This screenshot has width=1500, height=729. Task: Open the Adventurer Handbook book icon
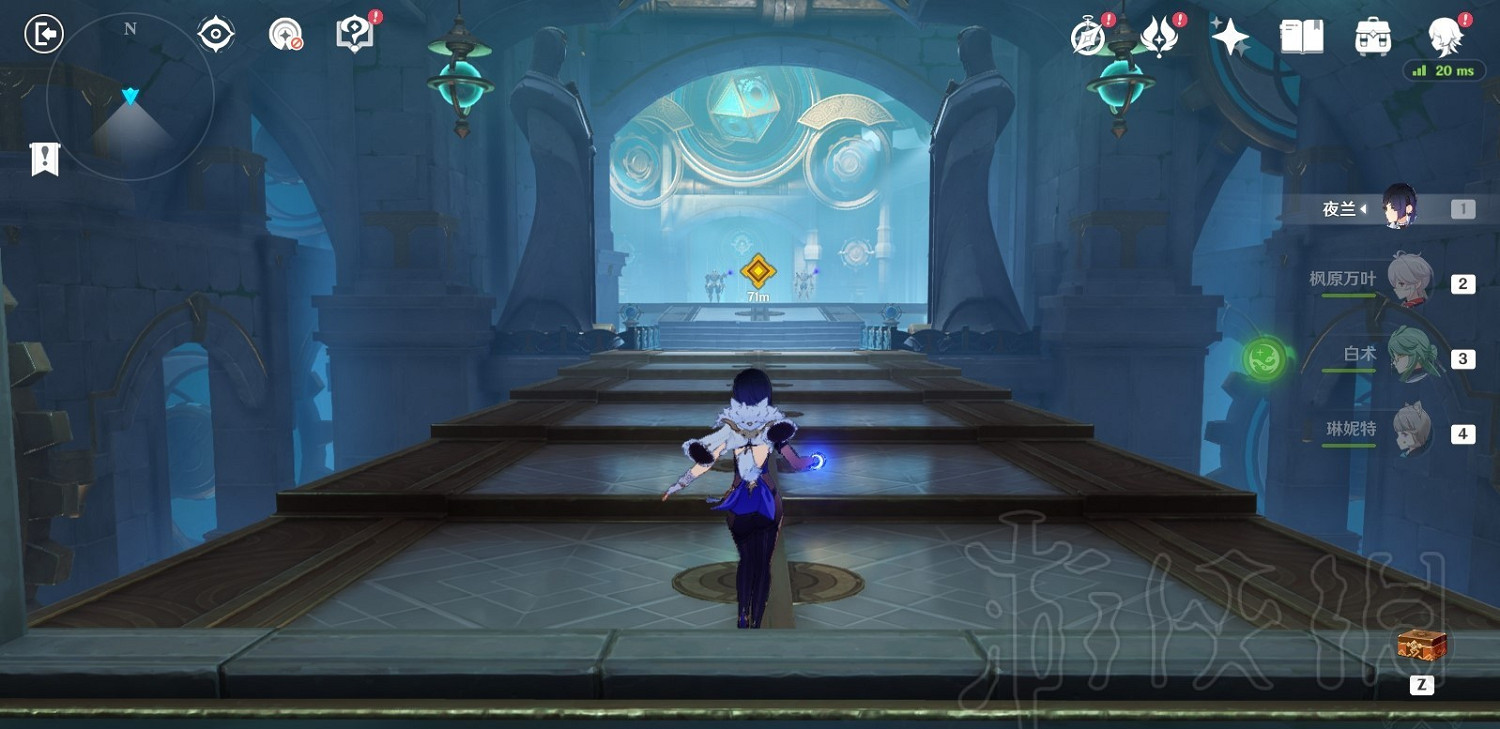click(x=1301, y=35)
